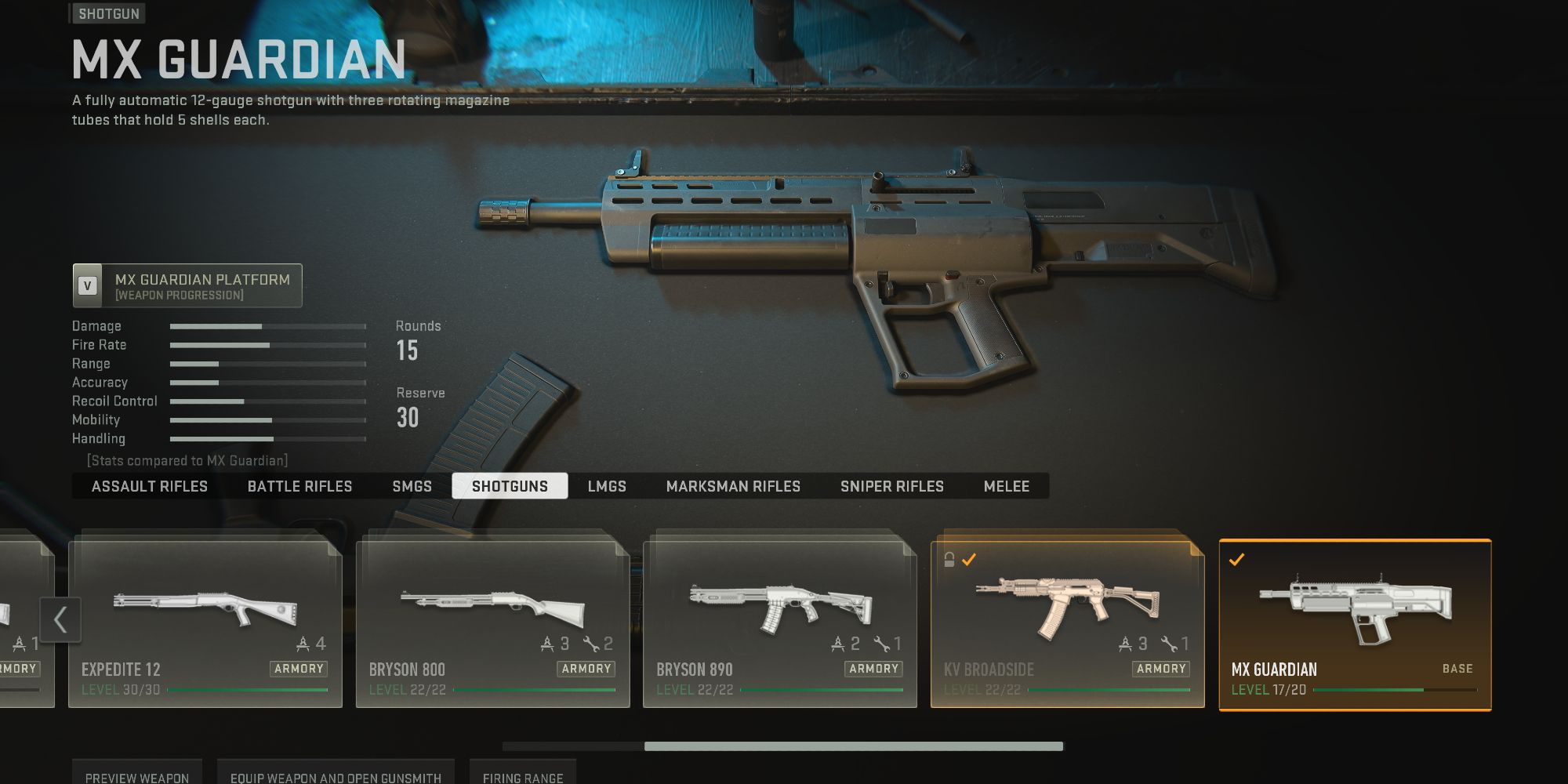Expand previous weapons with the left chevron arrow
The image size is (1568, 784).
pos(60,619)
